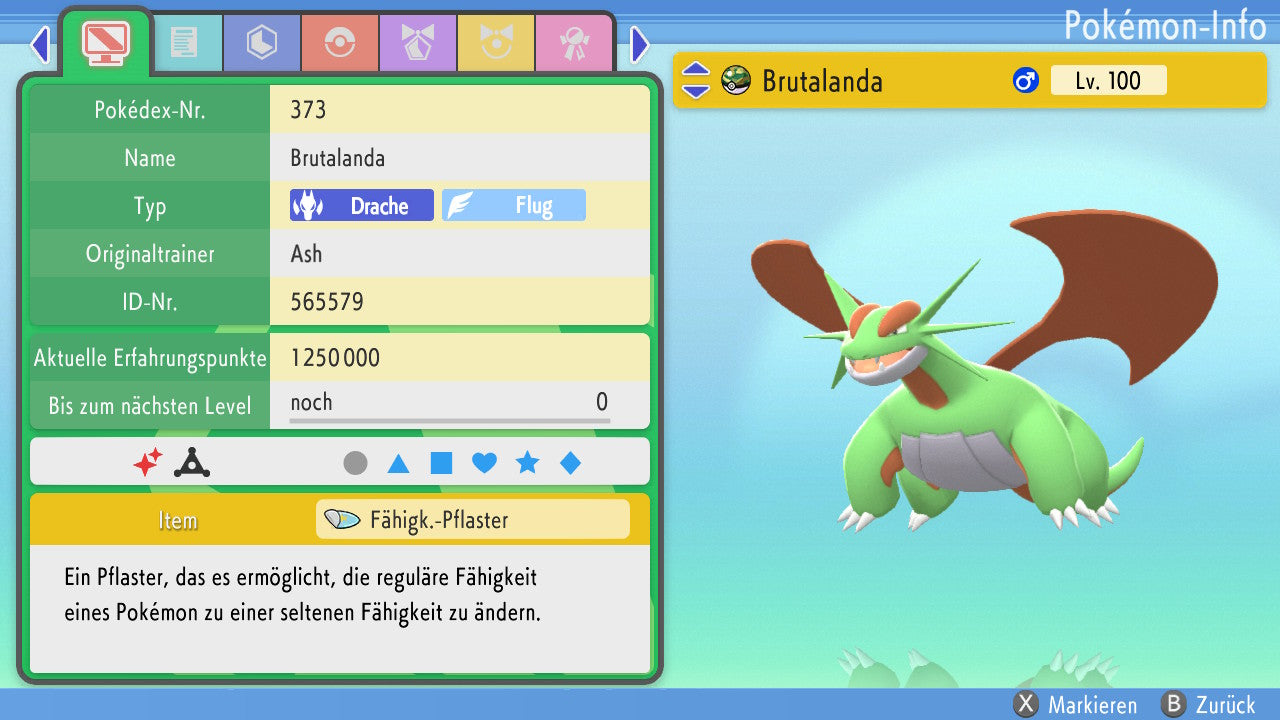Switch to the red Poké Ball moves tab

pos(340,43)
